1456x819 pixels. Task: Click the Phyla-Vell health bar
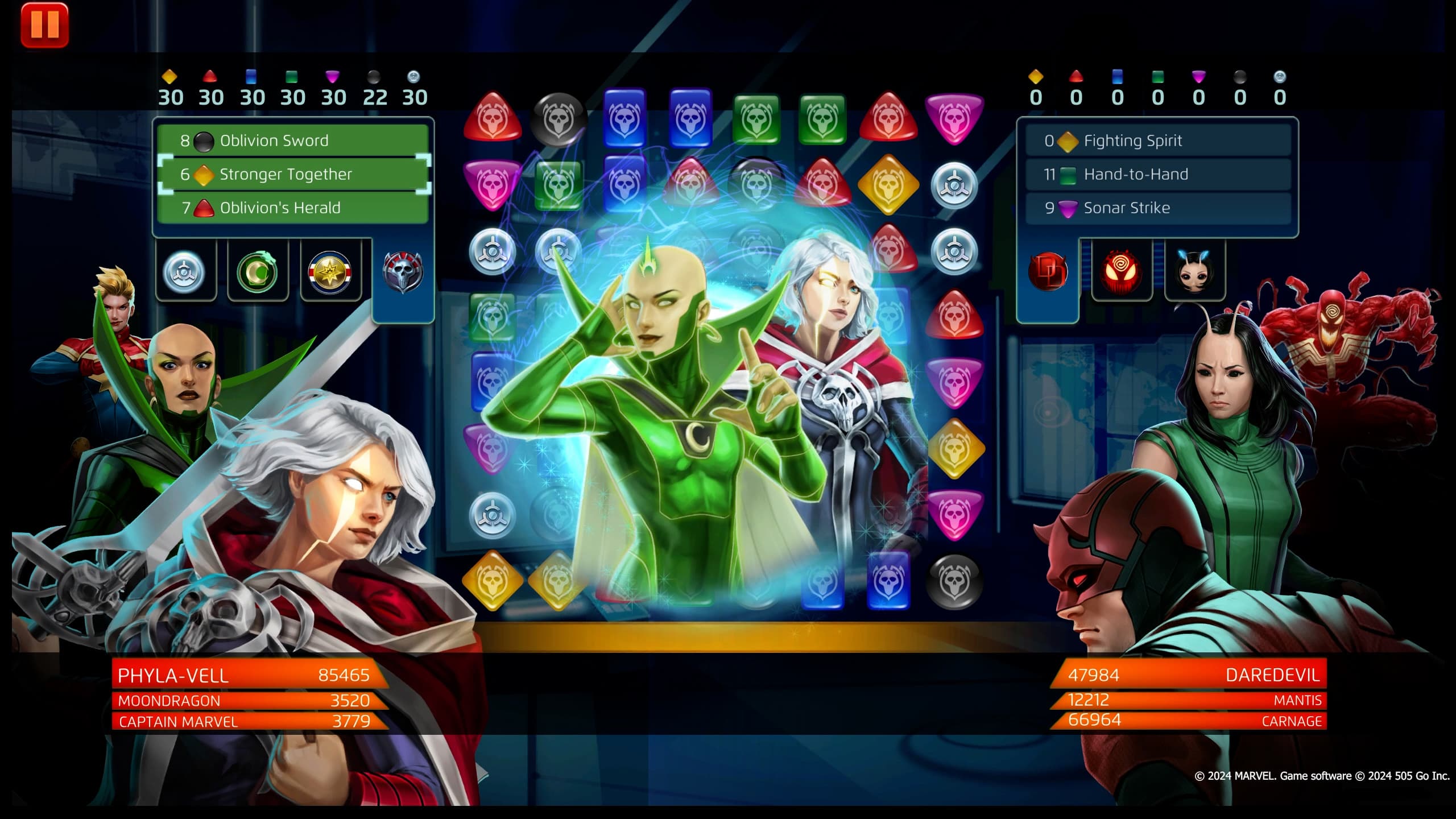(x=245, y=676)
